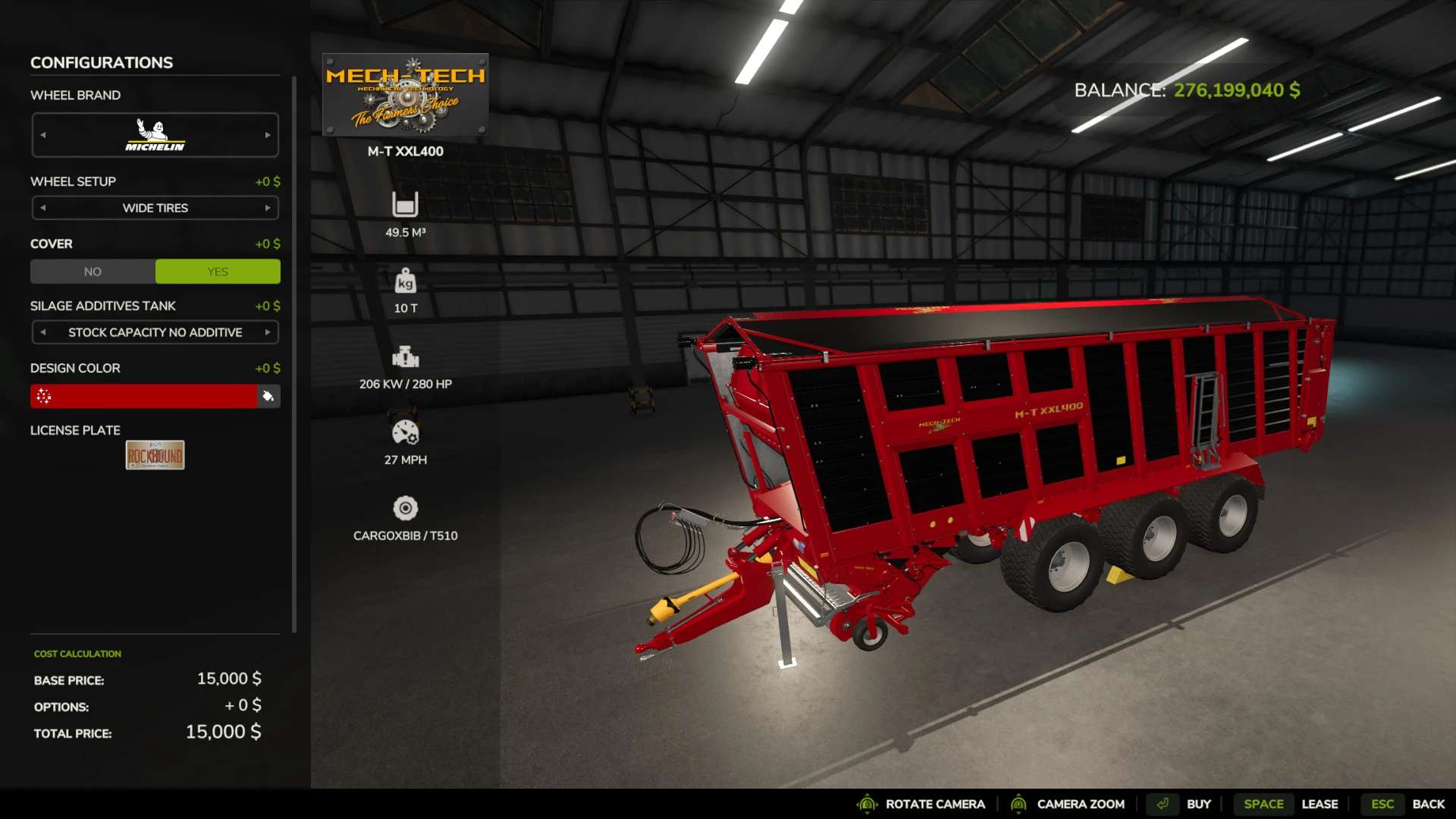Viewport: 1456px width, 819px height.
Task: Open the Rockhound license plate editor
Action: click(155, 455)
